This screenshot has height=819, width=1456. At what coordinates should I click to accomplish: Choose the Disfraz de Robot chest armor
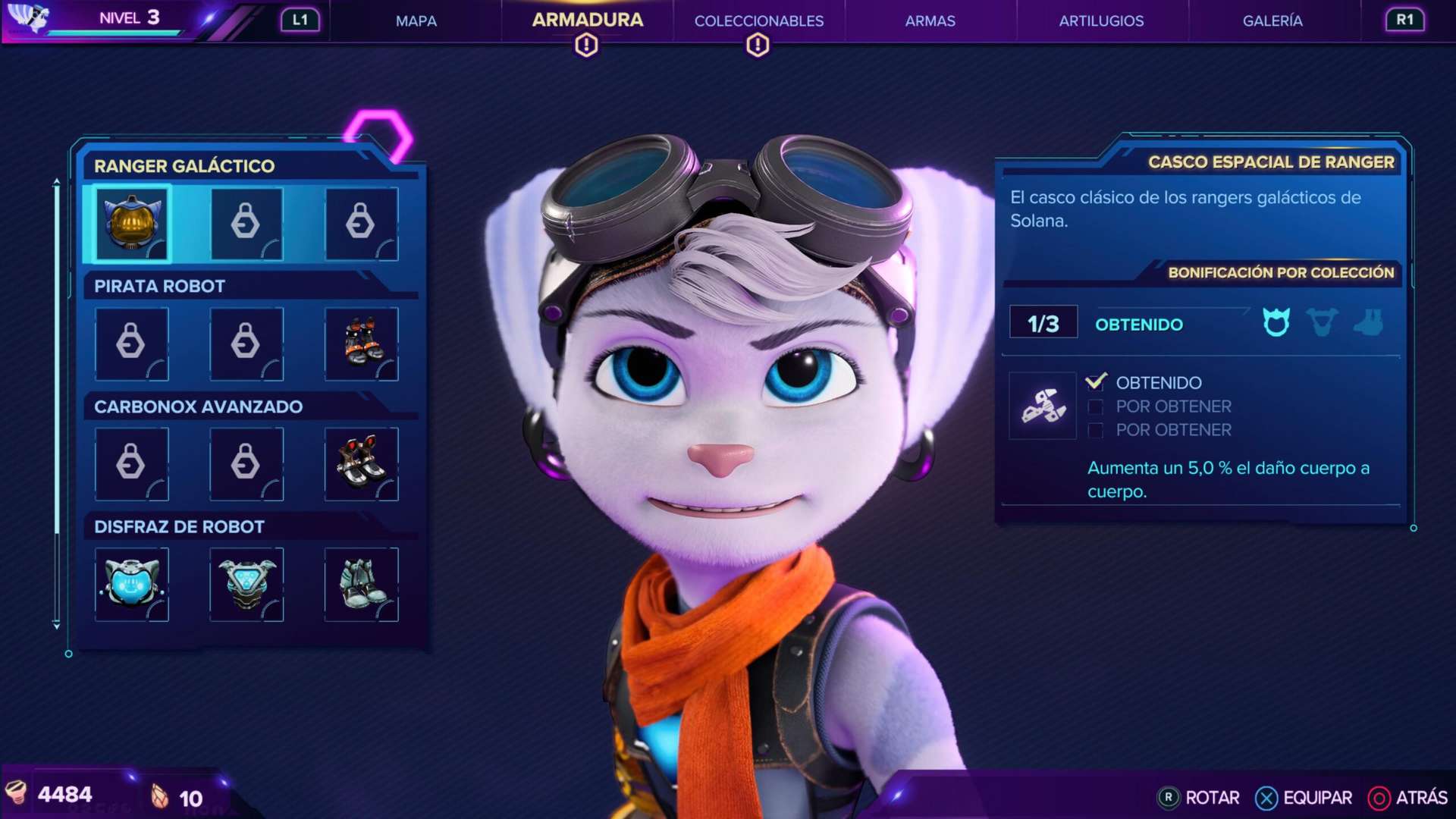click(x=246, y=584)
